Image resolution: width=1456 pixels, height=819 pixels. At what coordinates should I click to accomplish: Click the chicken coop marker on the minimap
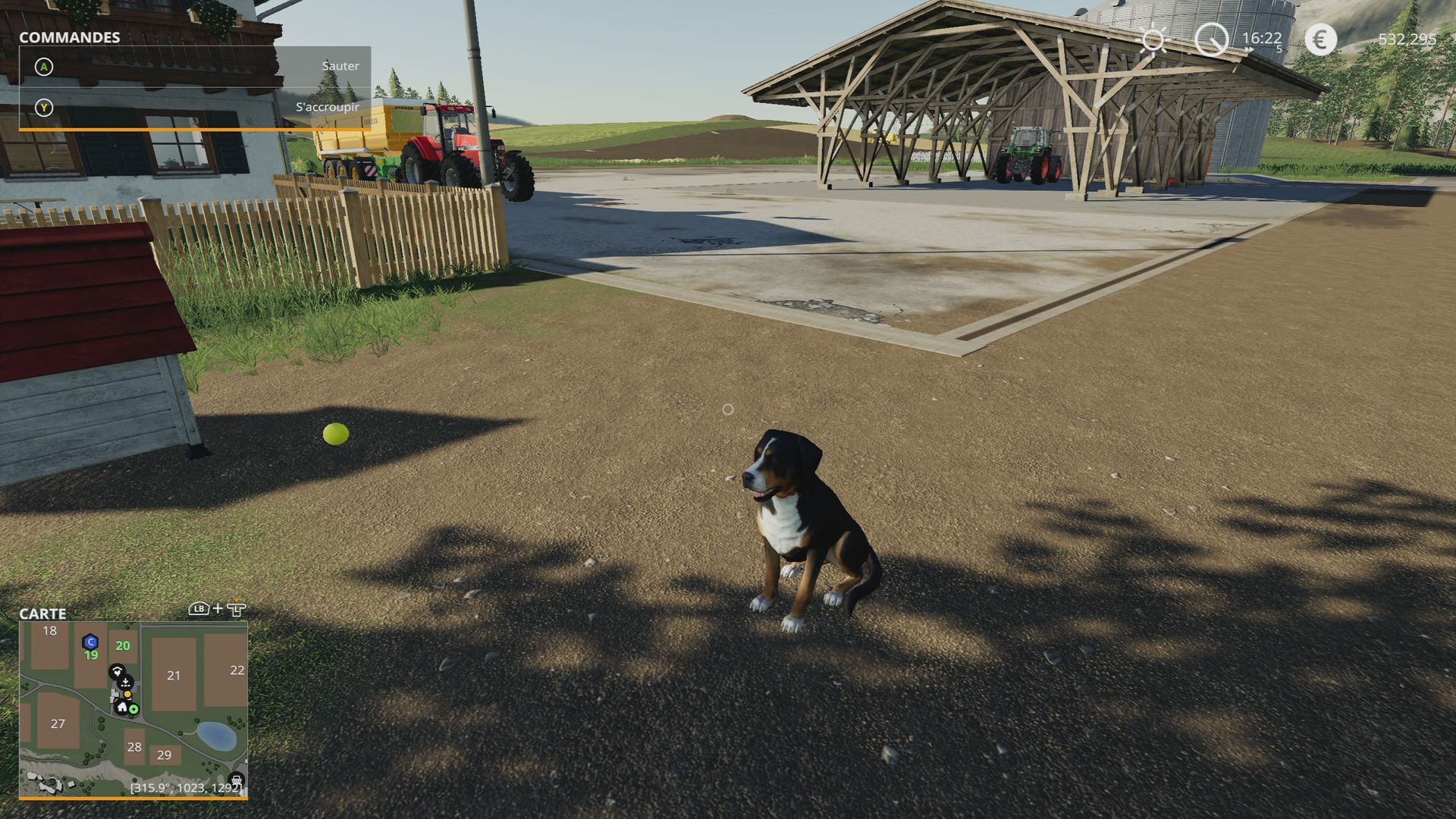click(117, 670)
